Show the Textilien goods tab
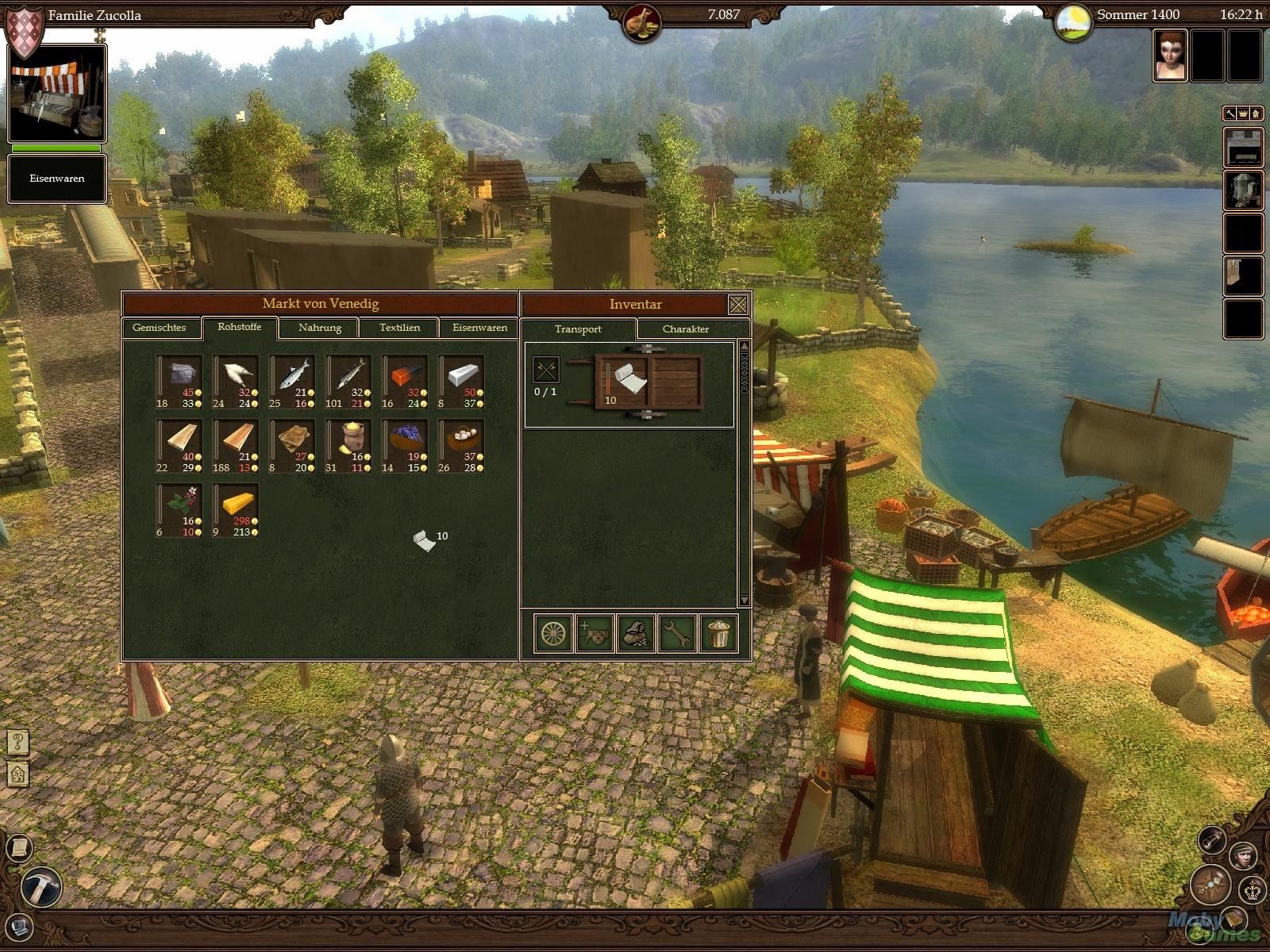The width and height of the screenshot is (1270, 952). tap(399, 328)
